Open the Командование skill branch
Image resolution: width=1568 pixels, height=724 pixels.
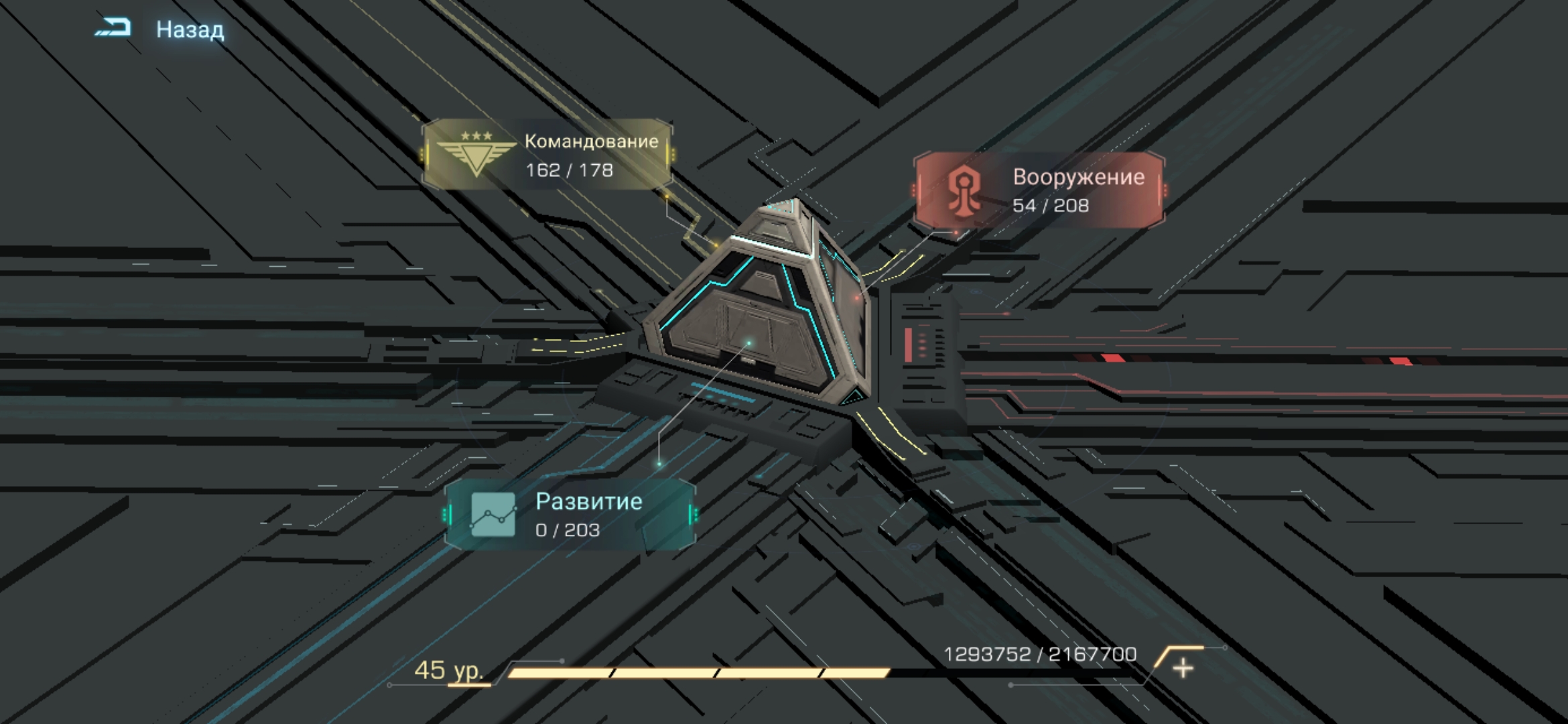click(x=547, y=154)
